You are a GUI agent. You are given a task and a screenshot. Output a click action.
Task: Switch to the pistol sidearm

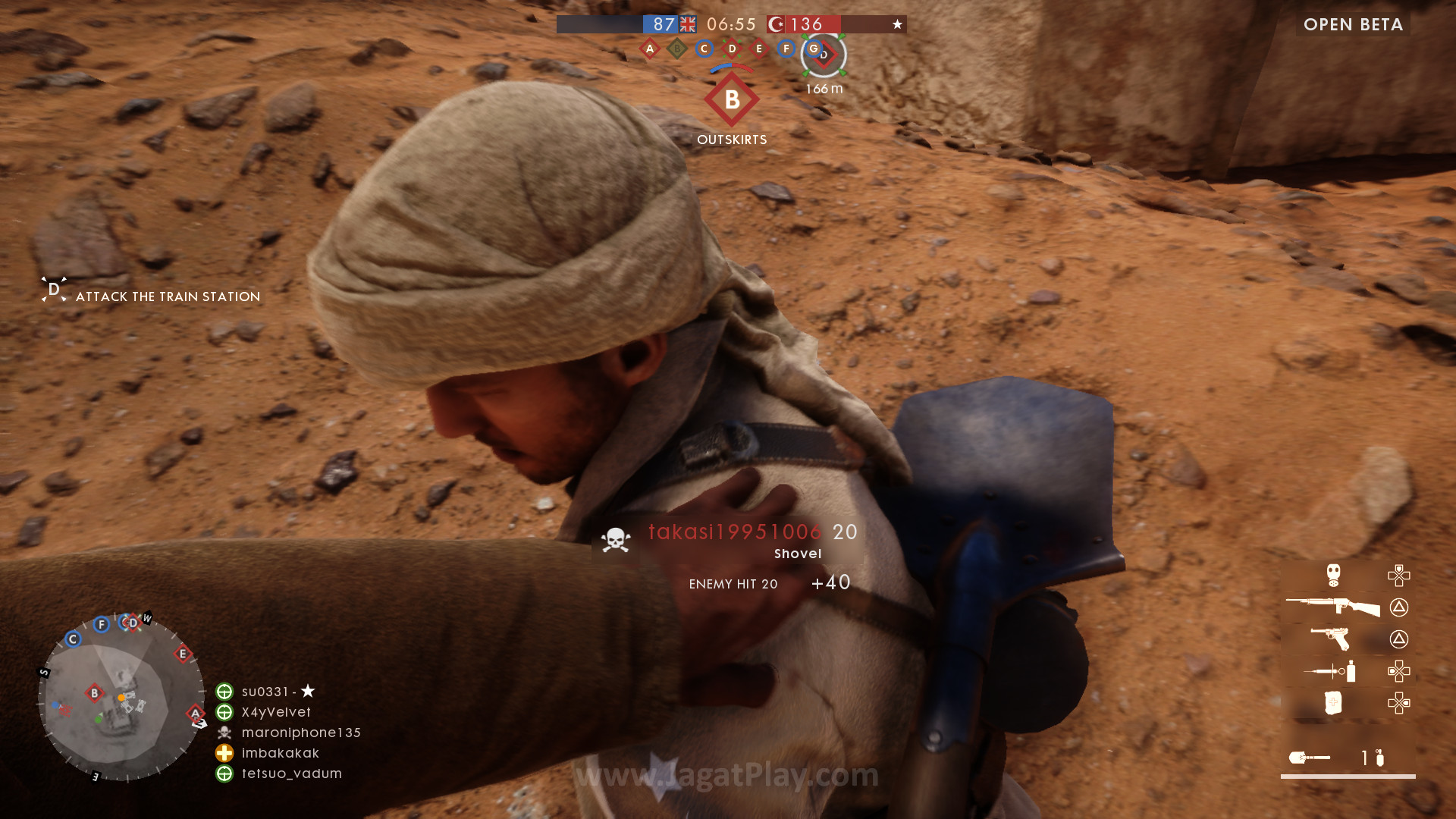click(x=1332, y=639)
